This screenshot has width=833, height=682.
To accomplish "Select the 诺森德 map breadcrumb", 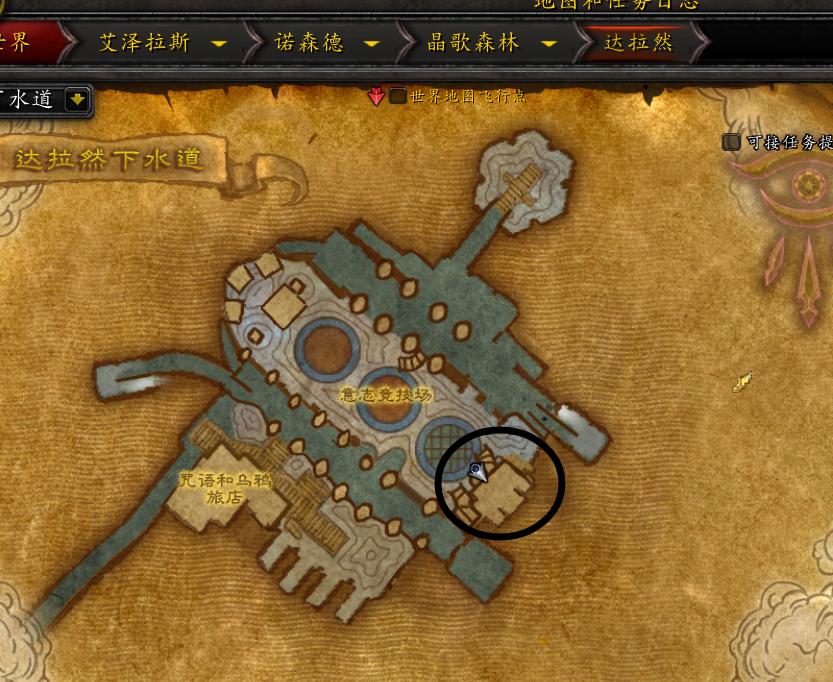I will pos(308,43).
